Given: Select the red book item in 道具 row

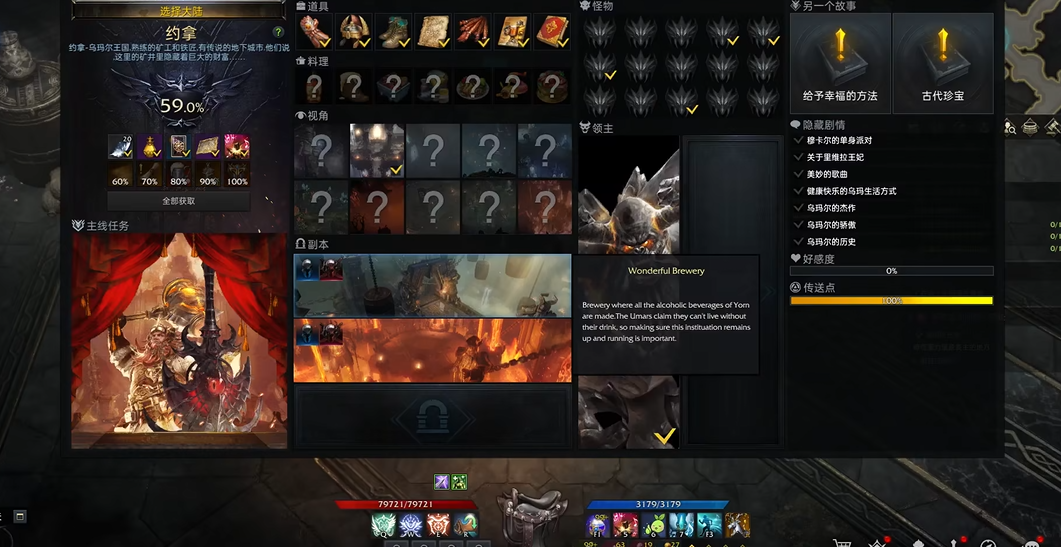Looking at the screenshot, I should [551, 32].
